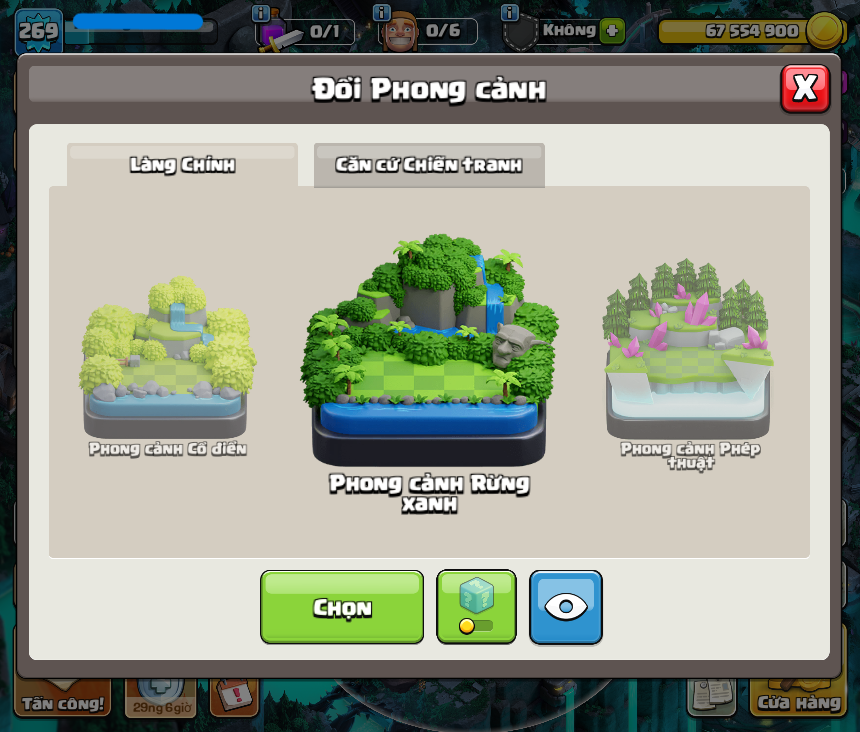The width and height of the screenshot is (860, 732).
Task: Preview scenery with the blue eye button
Action: [566, 607]
